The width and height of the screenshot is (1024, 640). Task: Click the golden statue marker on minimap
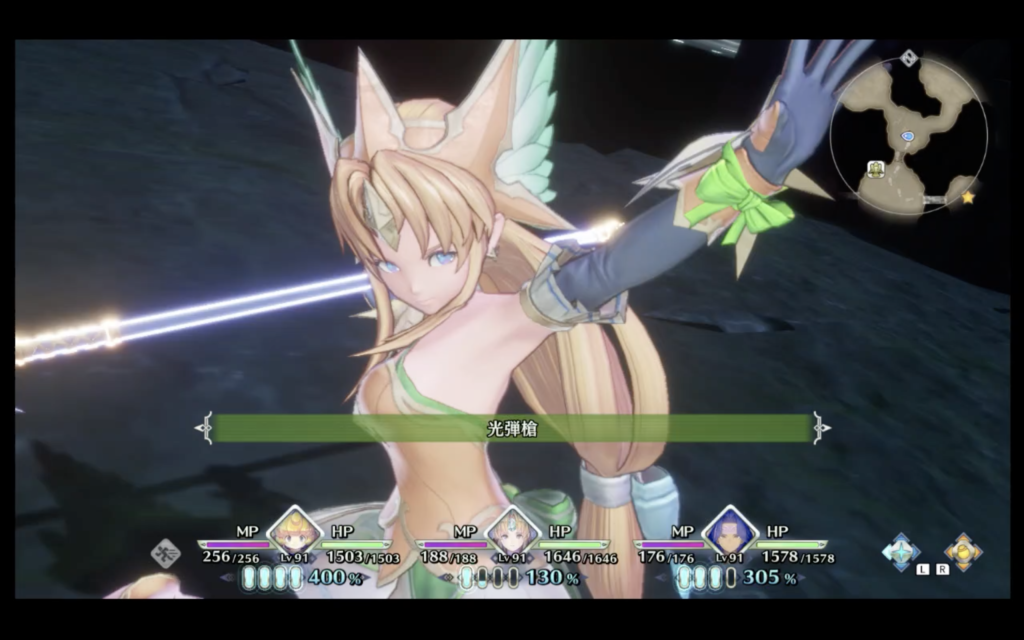tap(877, 169)
